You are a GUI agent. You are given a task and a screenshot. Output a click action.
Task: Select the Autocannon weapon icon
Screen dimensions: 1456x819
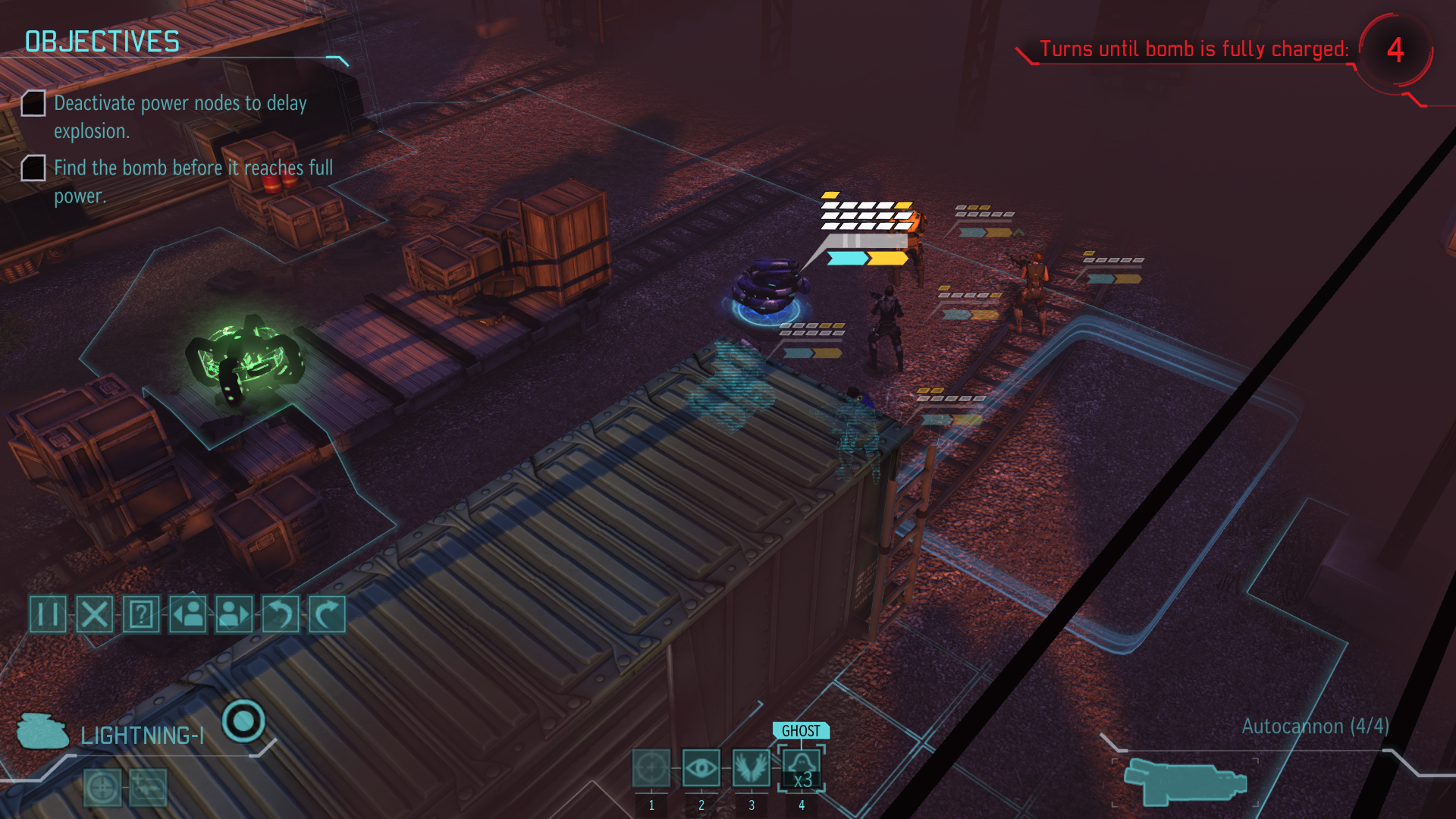pos(1184,781)
